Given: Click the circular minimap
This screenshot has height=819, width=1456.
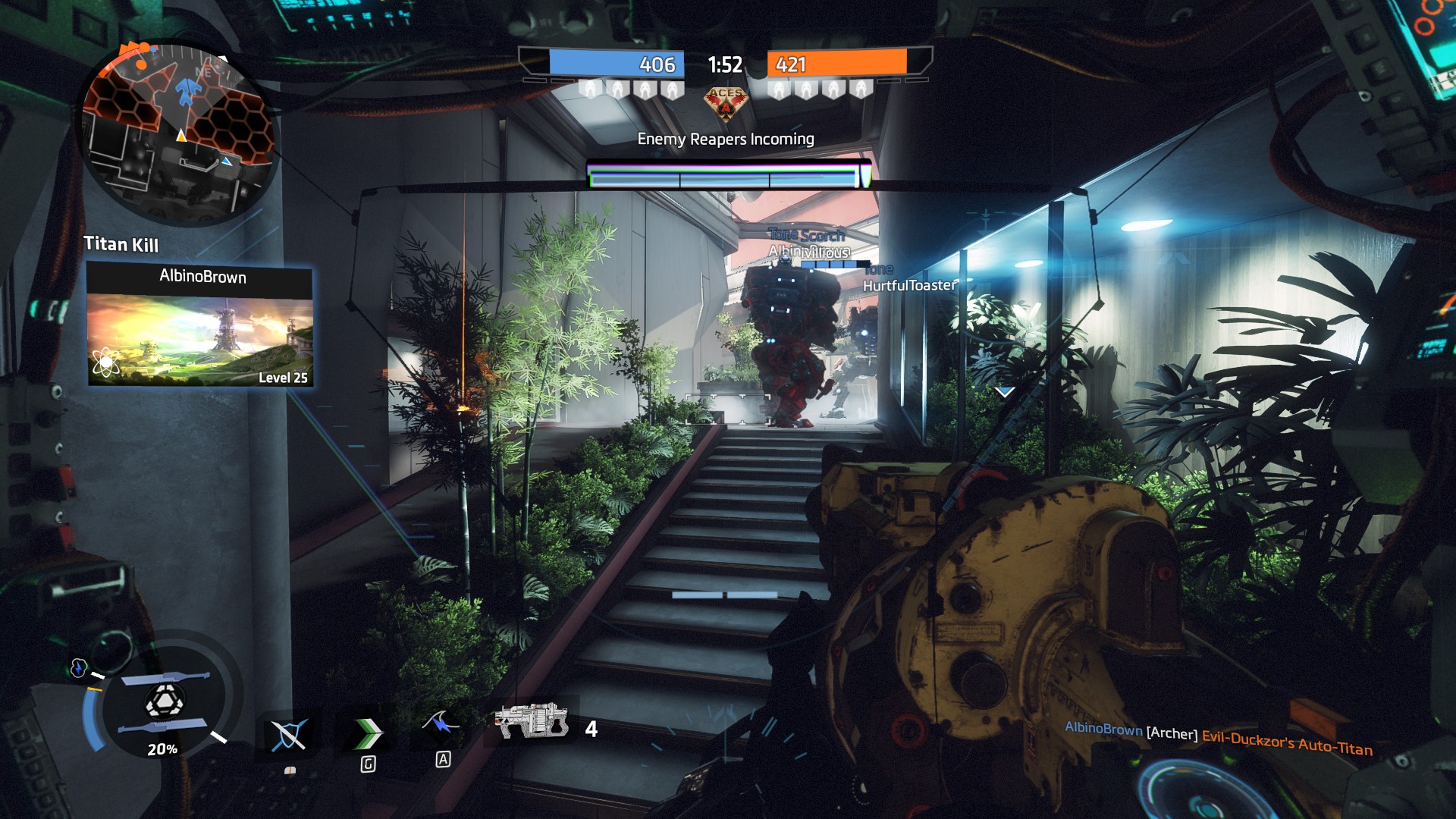Looking at the screenshot, I should coord(179,134).
